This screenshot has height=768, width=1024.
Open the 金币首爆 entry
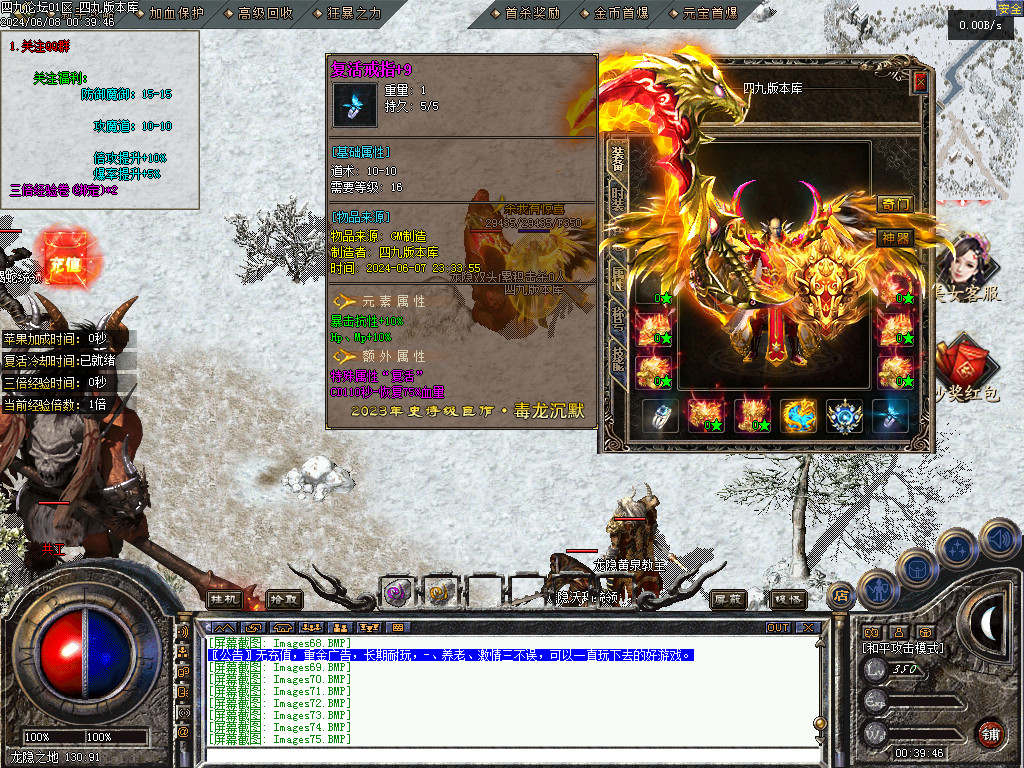click(x=620, y=13)
